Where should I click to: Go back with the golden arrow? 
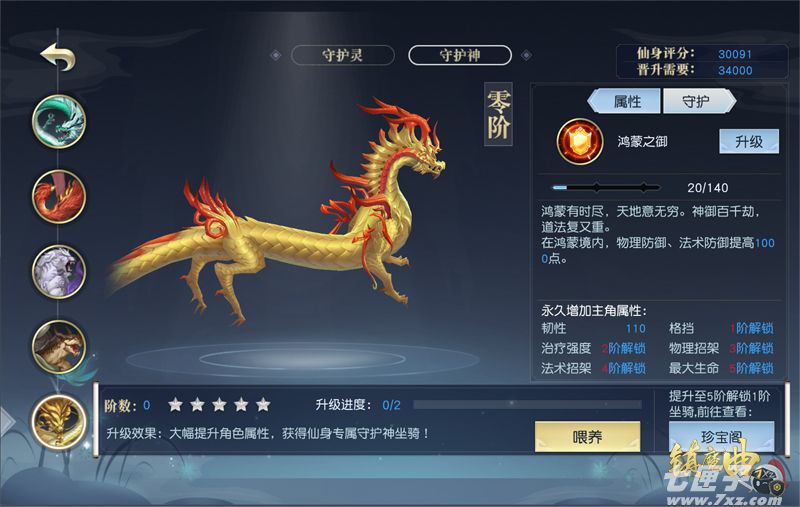tap(57, 56)
